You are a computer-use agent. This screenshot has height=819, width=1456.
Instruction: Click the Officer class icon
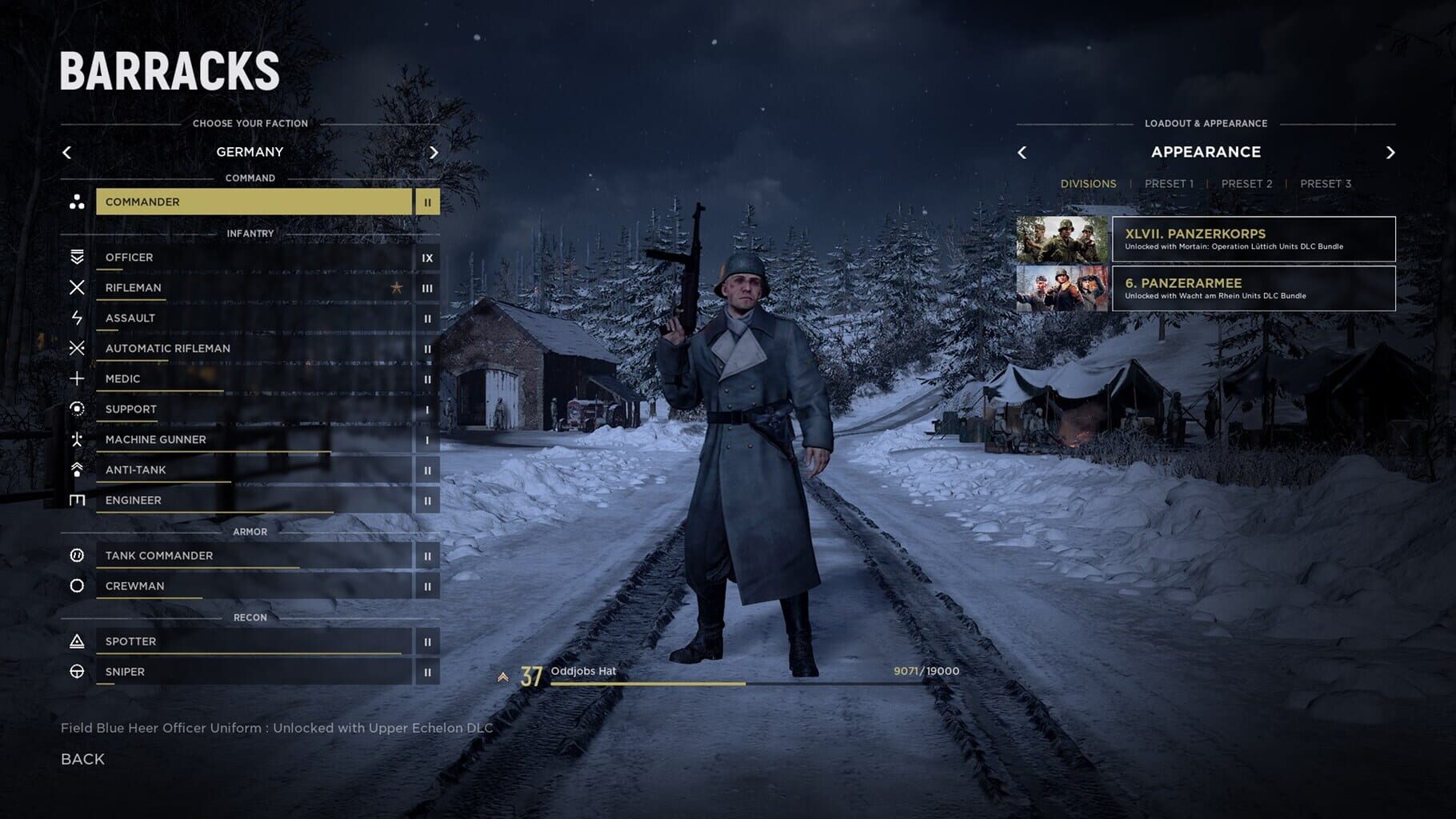78,257
